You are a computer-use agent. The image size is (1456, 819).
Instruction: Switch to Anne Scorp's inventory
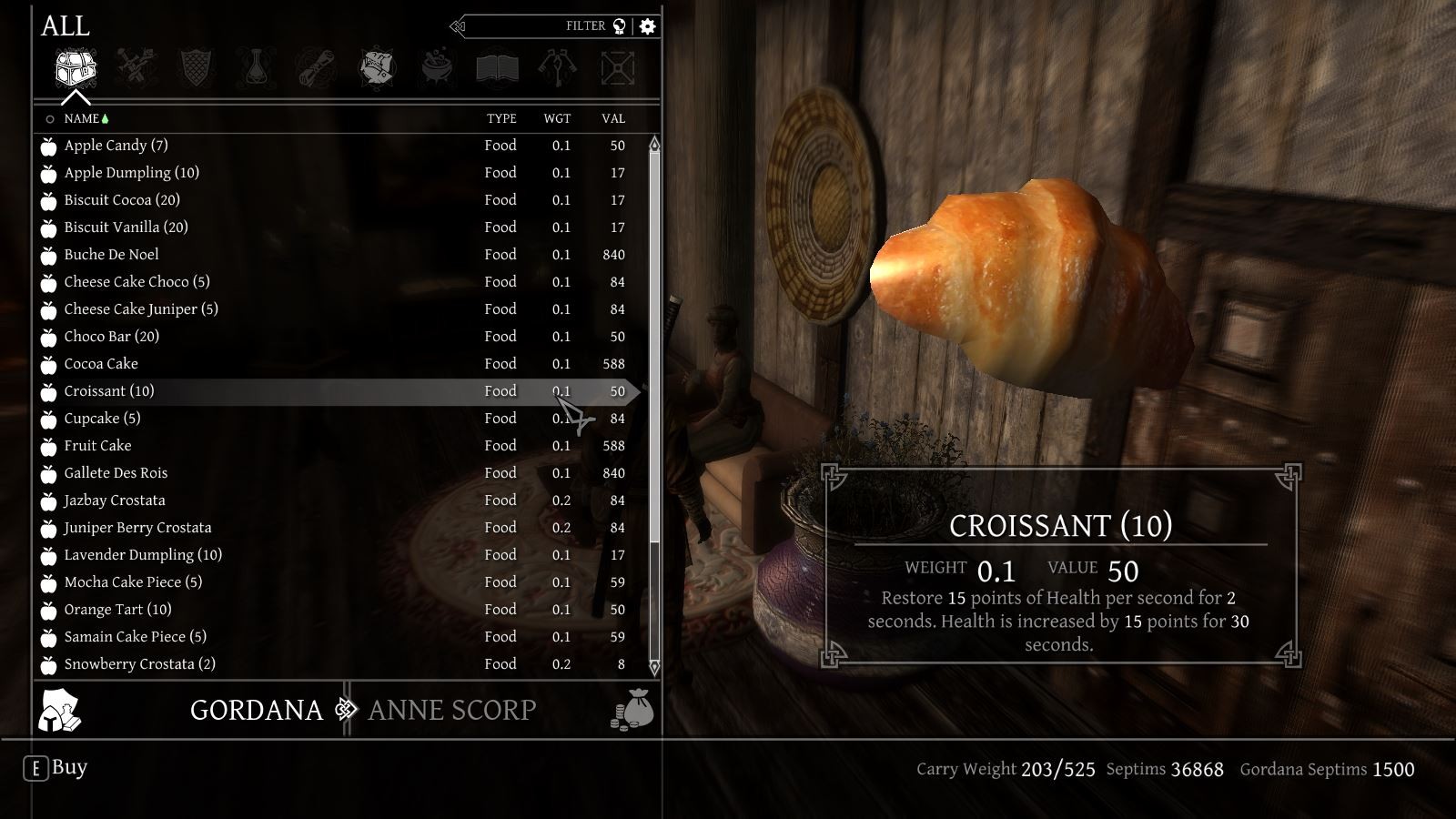pyautogui.click(x=452, y=710)
